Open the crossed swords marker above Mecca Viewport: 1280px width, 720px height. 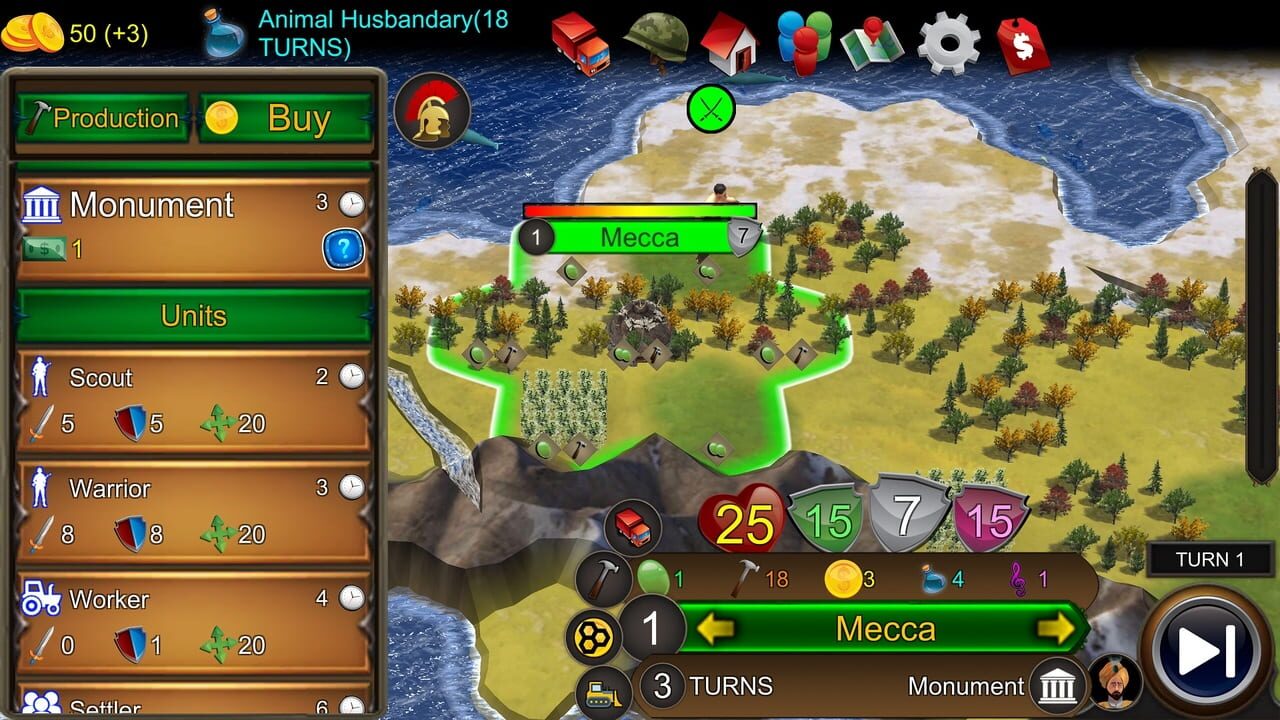[x=710, y=107]
